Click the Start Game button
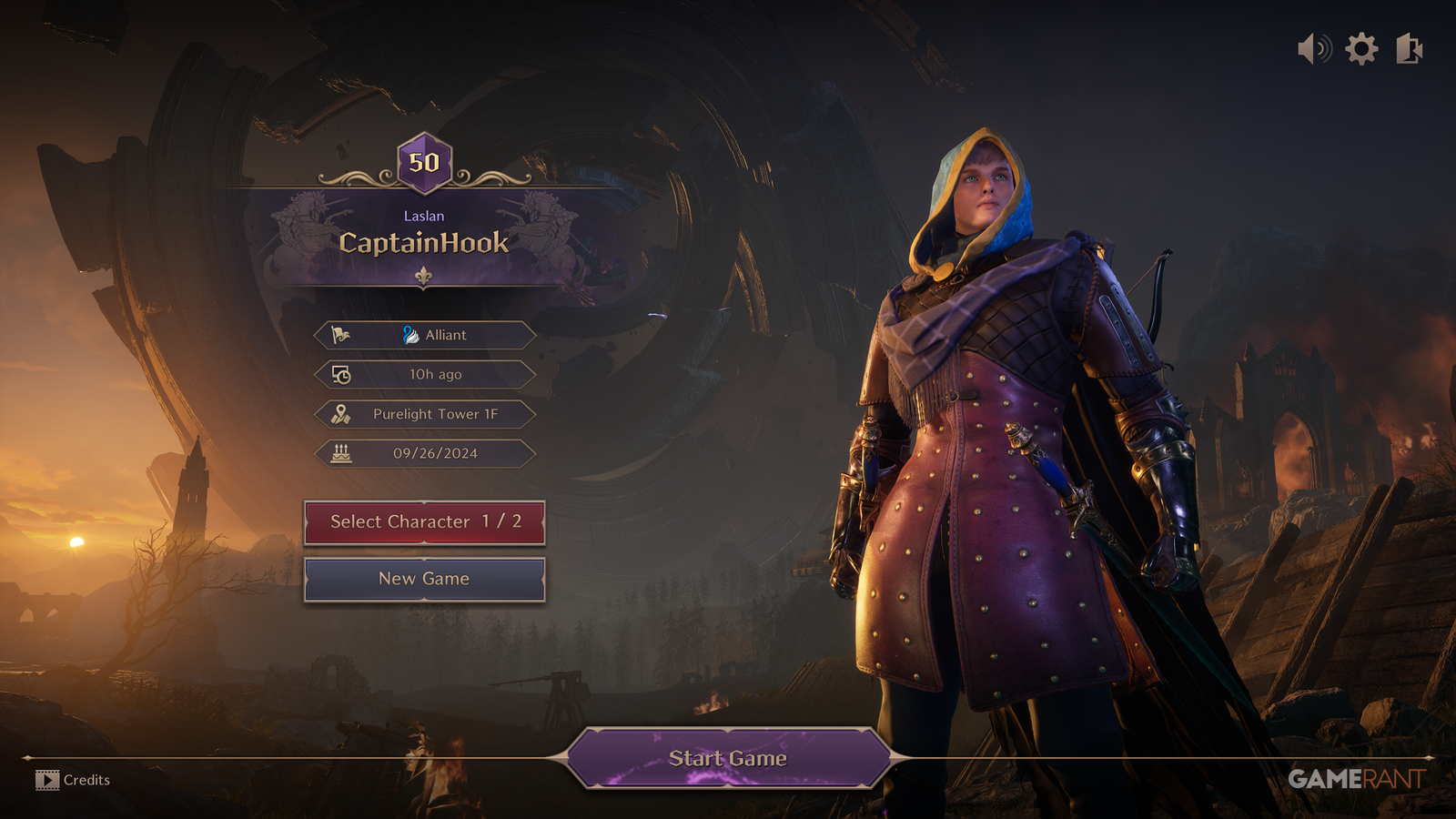This screenshot has width=1456, height=819. pyautogui.click(x=727, y=758)
